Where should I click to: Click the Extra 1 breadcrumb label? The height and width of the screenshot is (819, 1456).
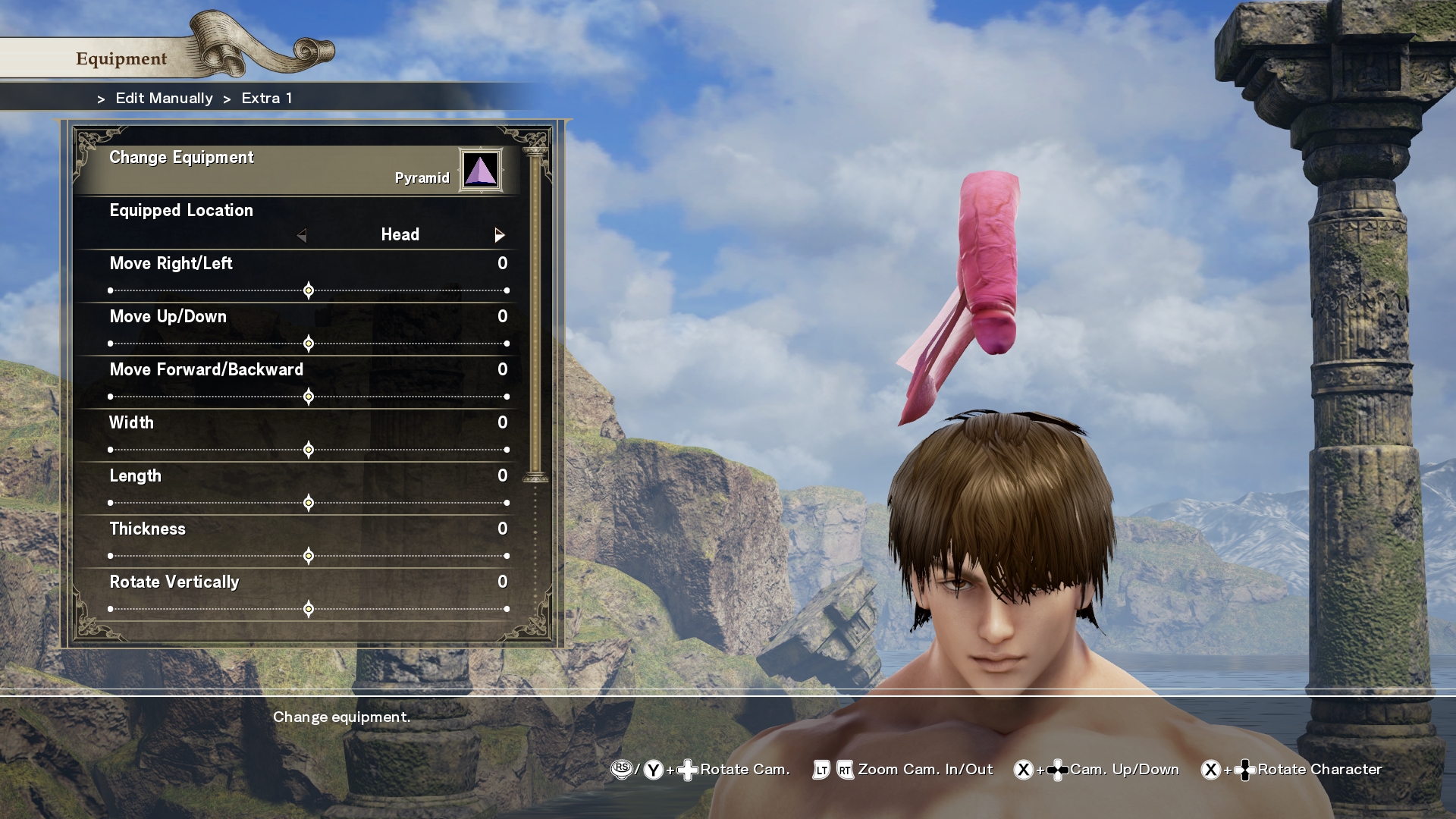click(266, 98)
